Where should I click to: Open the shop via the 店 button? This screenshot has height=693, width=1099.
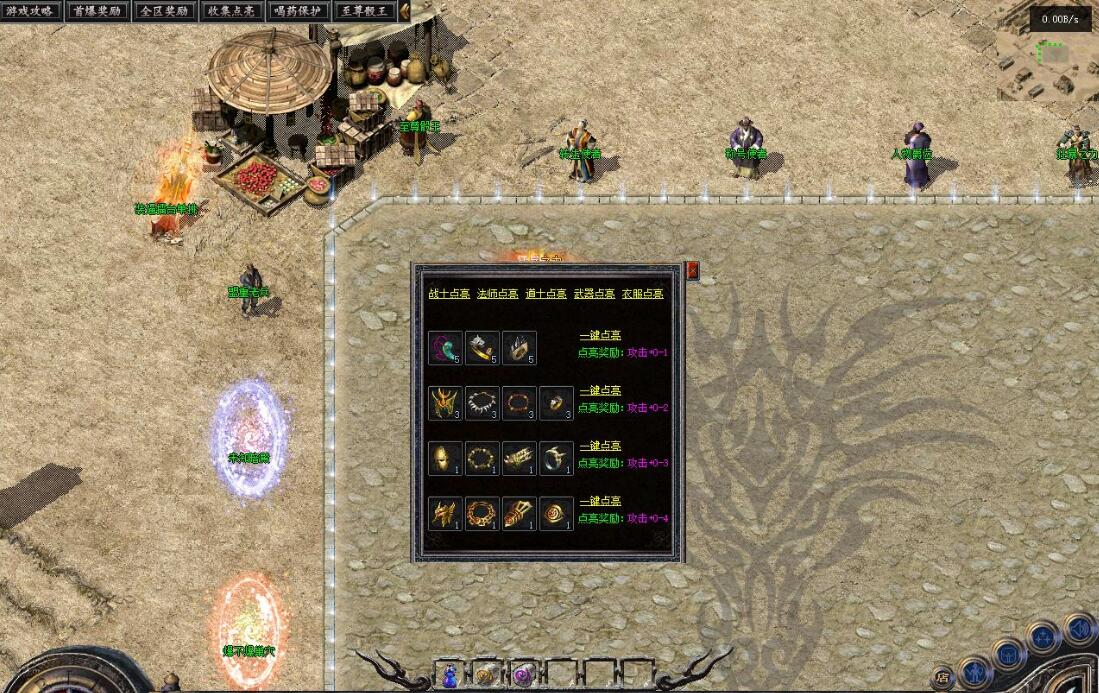(942, 677)
